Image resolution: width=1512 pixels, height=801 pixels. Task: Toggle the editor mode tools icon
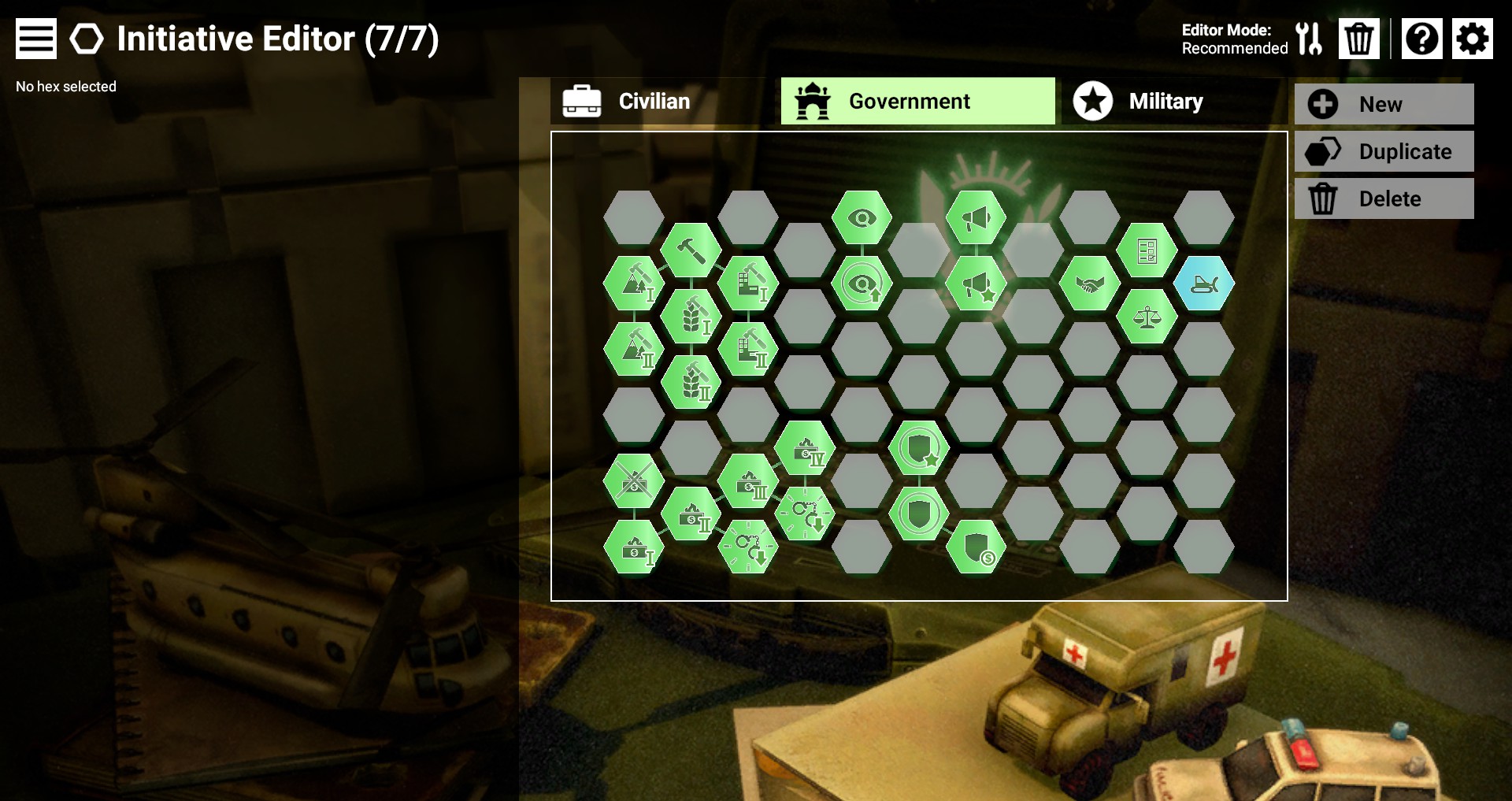(1309, 39)
